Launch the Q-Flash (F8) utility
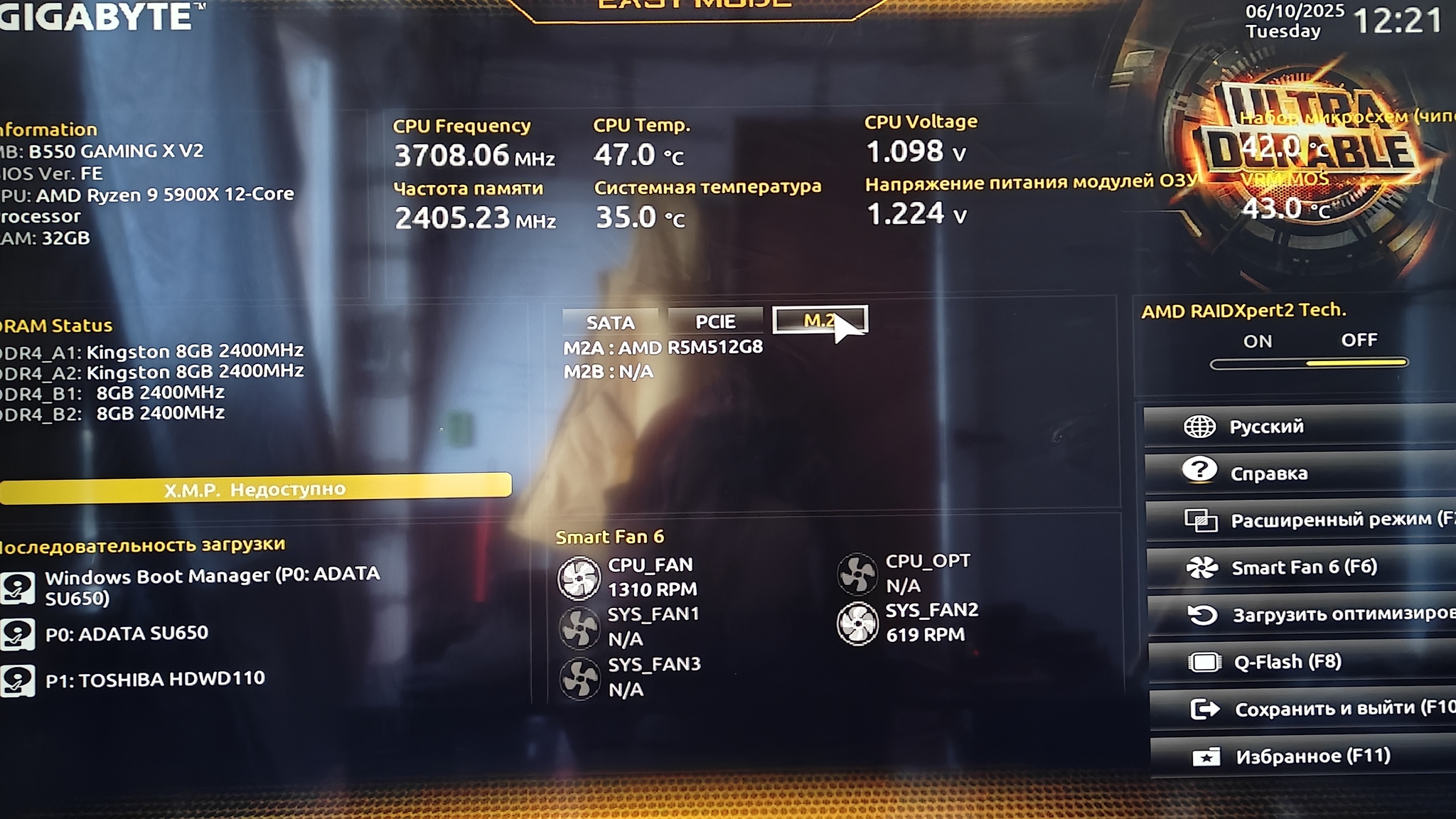This screenshot has height=819, width=1456. pos(1302,662)
